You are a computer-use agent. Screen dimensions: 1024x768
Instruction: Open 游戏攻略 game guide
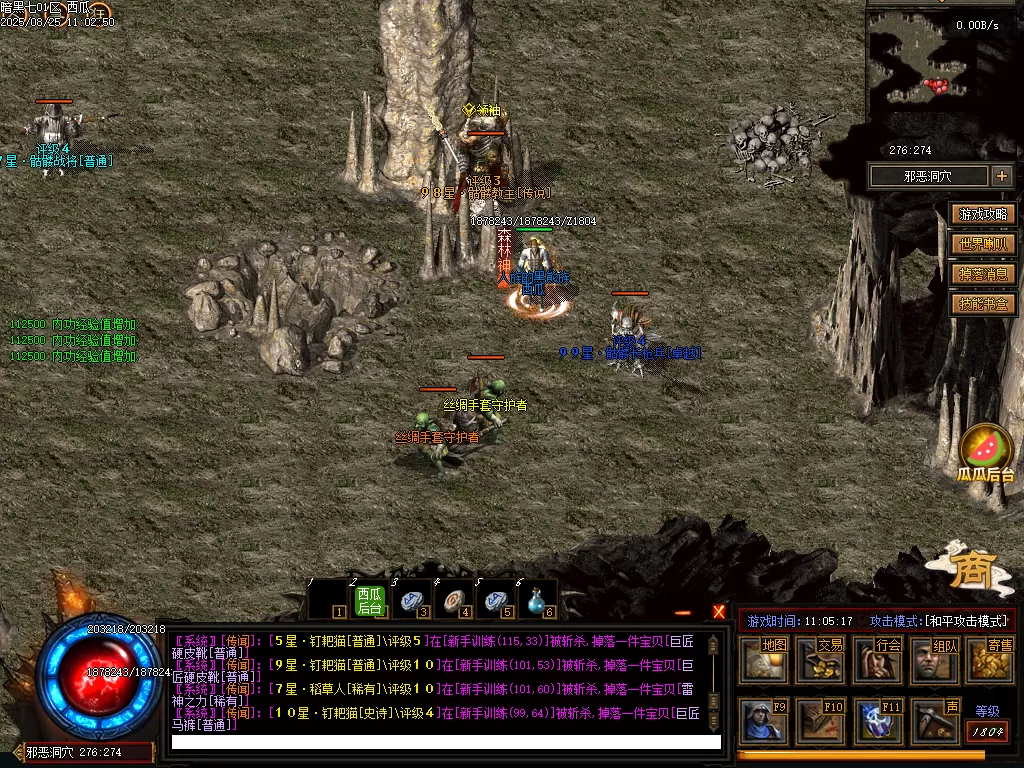[984, 214]
